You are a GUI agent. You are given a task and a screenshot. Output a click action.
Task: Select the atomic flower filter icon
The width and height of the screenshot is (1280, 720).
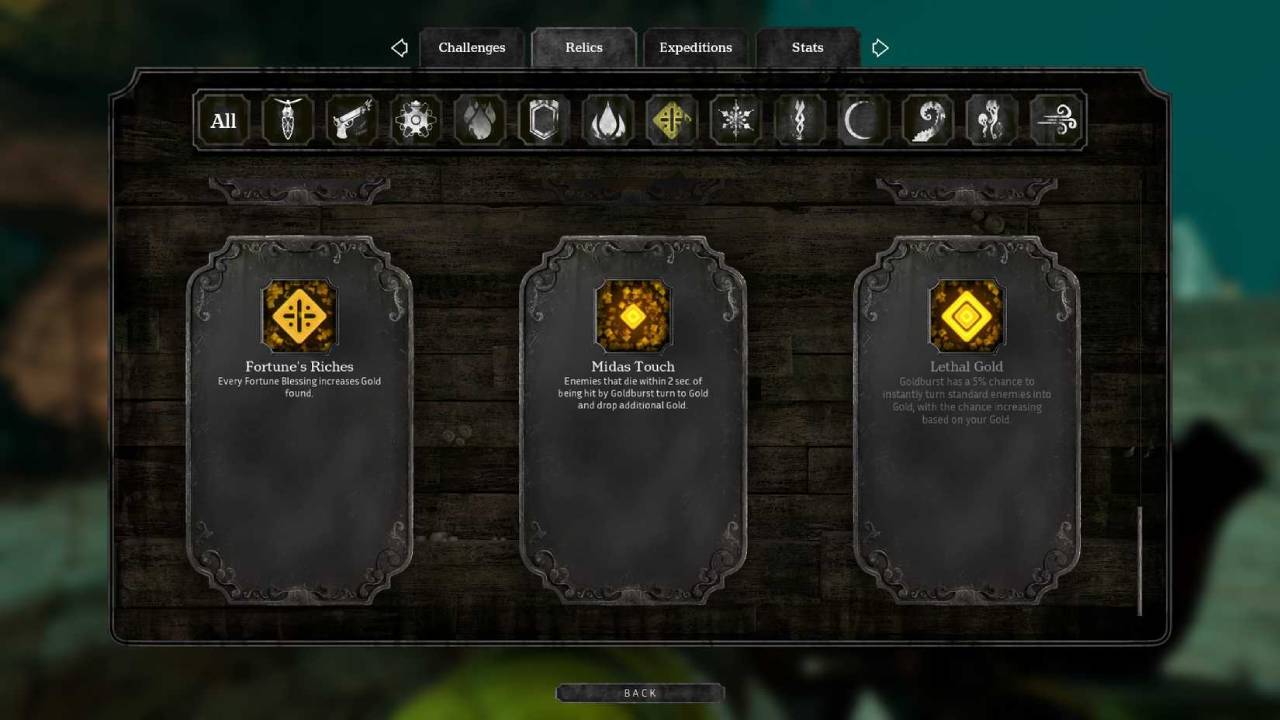click(415, 120)
